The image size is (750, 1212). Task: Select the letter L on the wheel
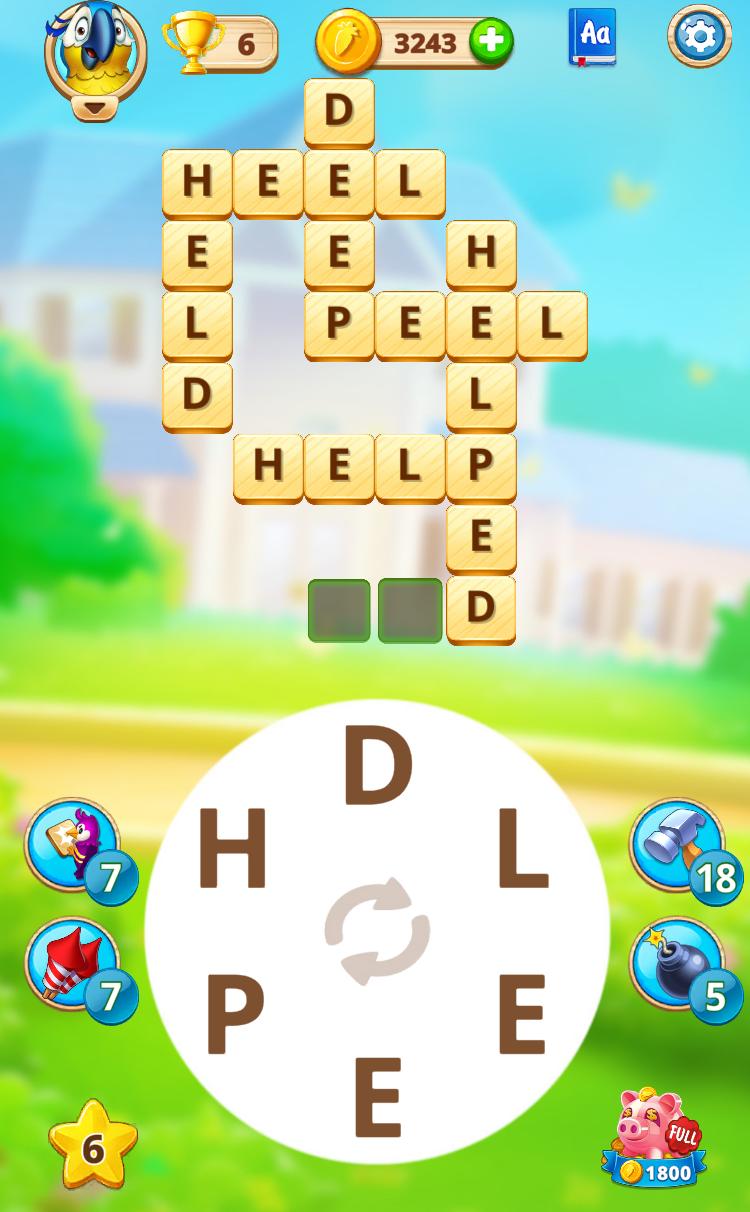coord(522,851)
